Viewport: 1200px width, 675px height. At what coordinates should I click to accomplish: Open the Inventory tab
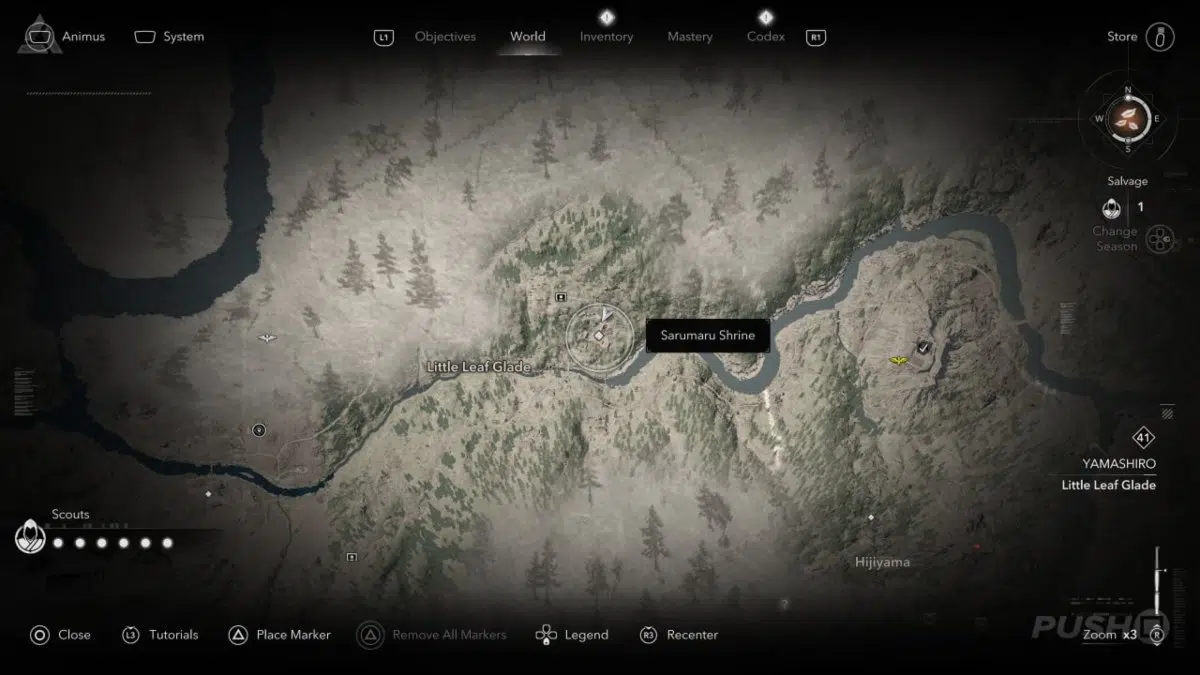click(606, 37)
